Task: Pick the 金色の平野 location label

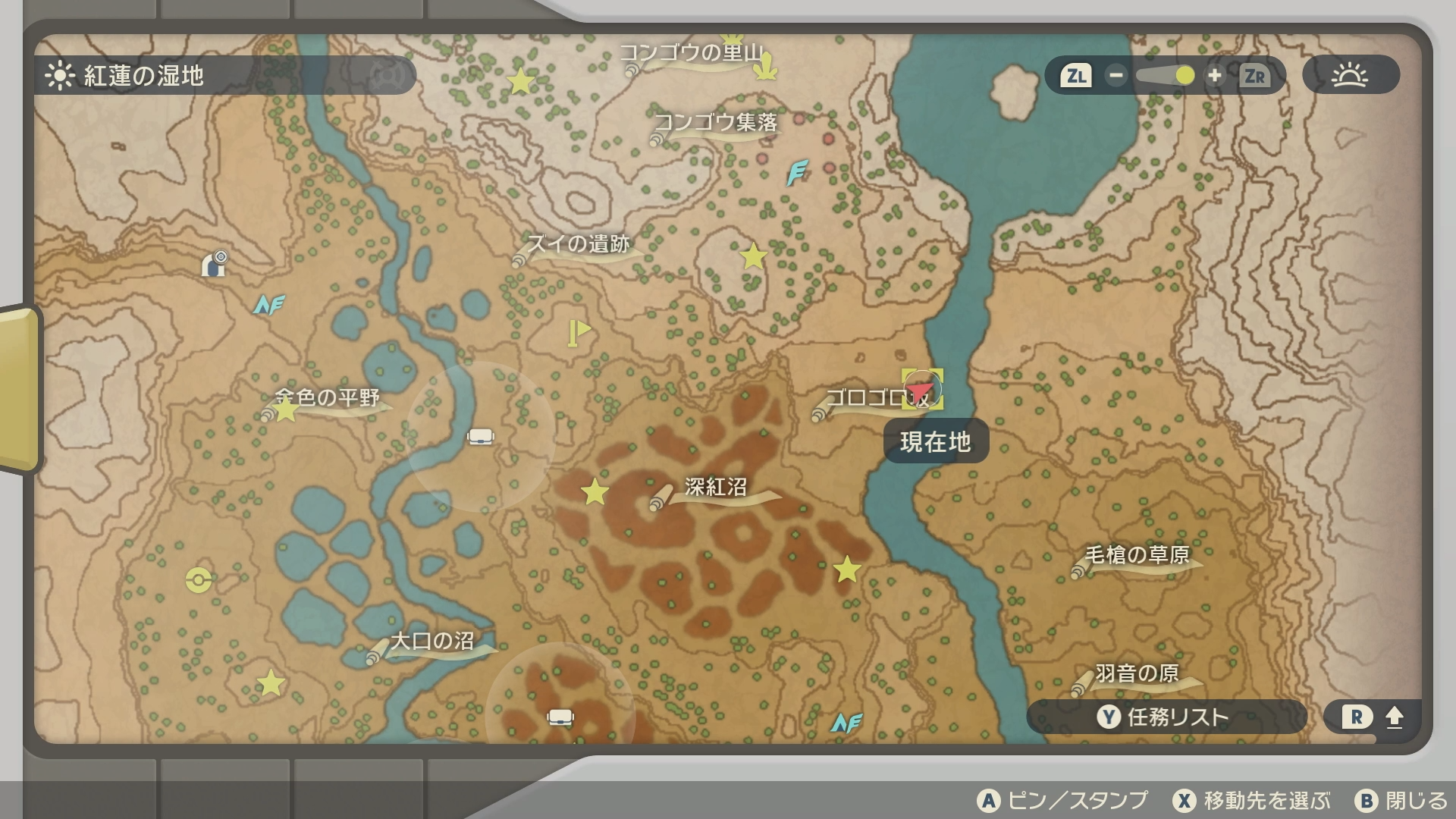Action: (x=328, y=398)
